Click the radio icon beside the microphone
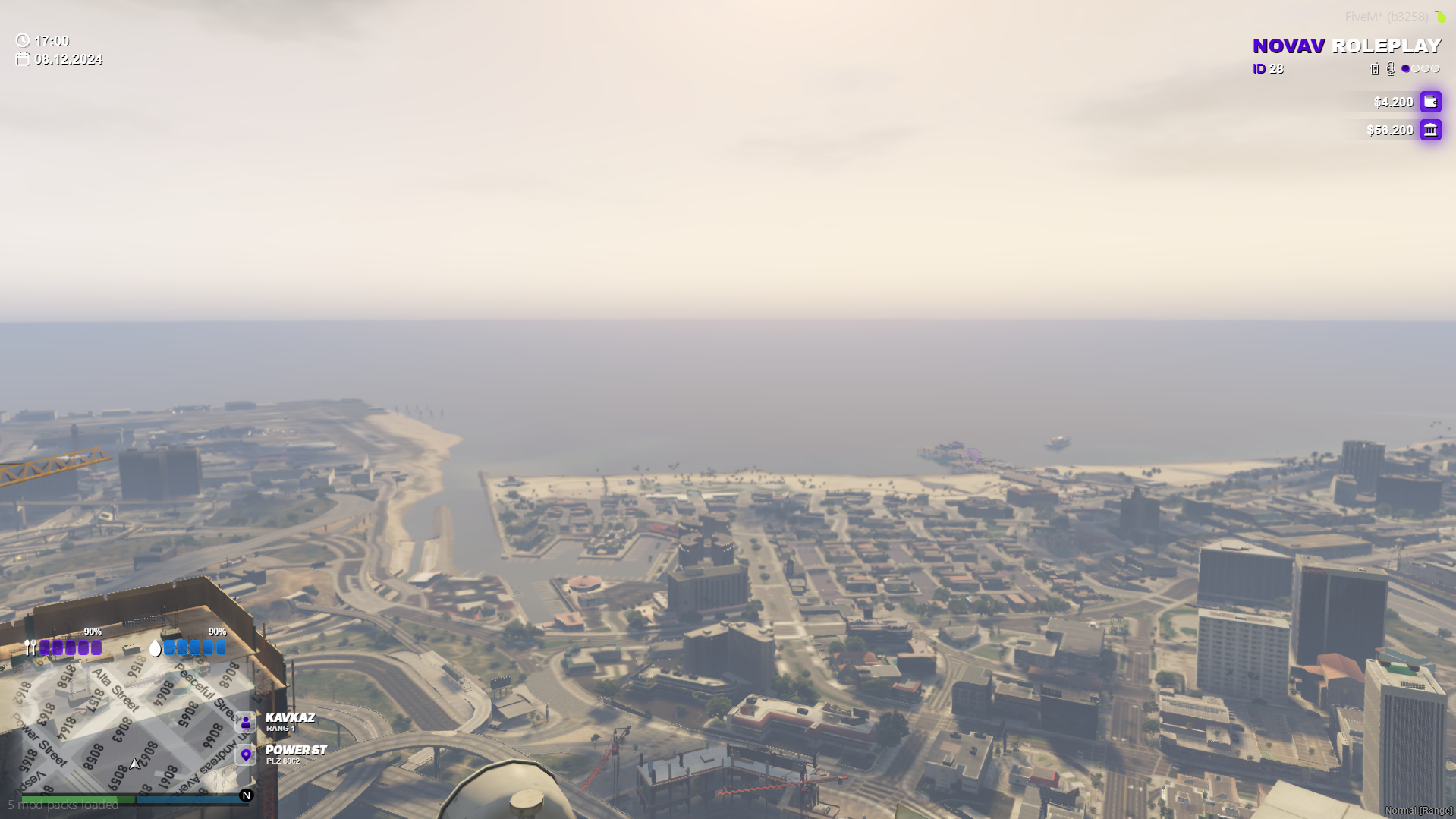 1375,69
